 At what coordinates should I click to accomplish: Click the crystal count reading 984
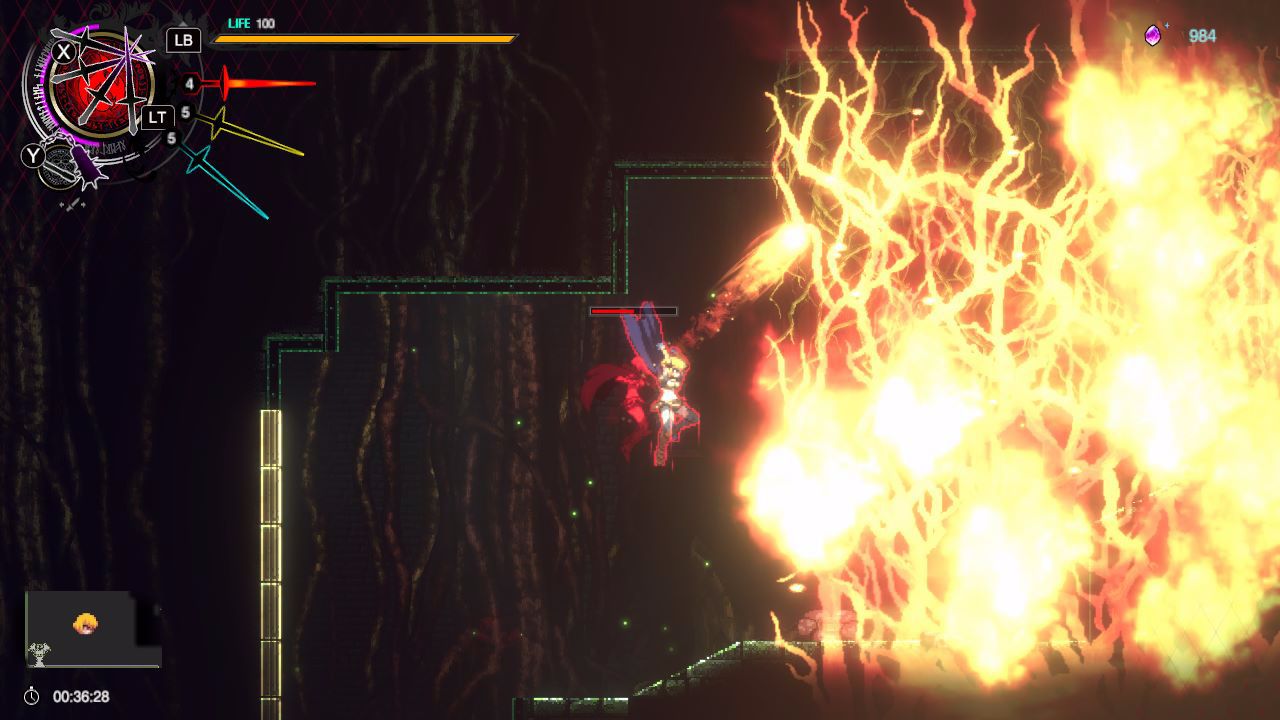(1204, 32)
